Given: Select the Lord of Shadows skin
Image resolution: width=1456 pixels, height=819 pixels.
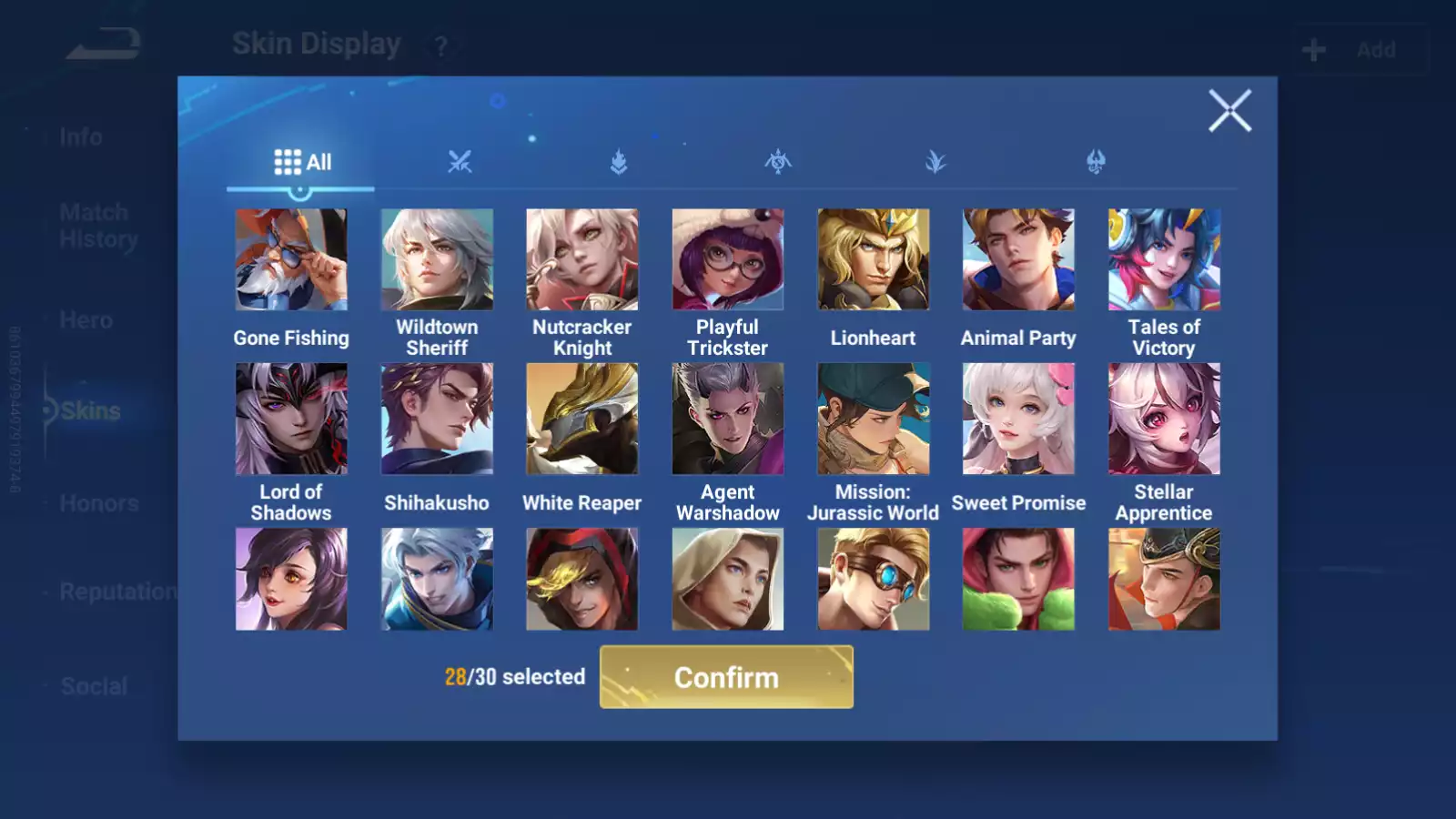Looking at the screenshot, I should point(291,420).
